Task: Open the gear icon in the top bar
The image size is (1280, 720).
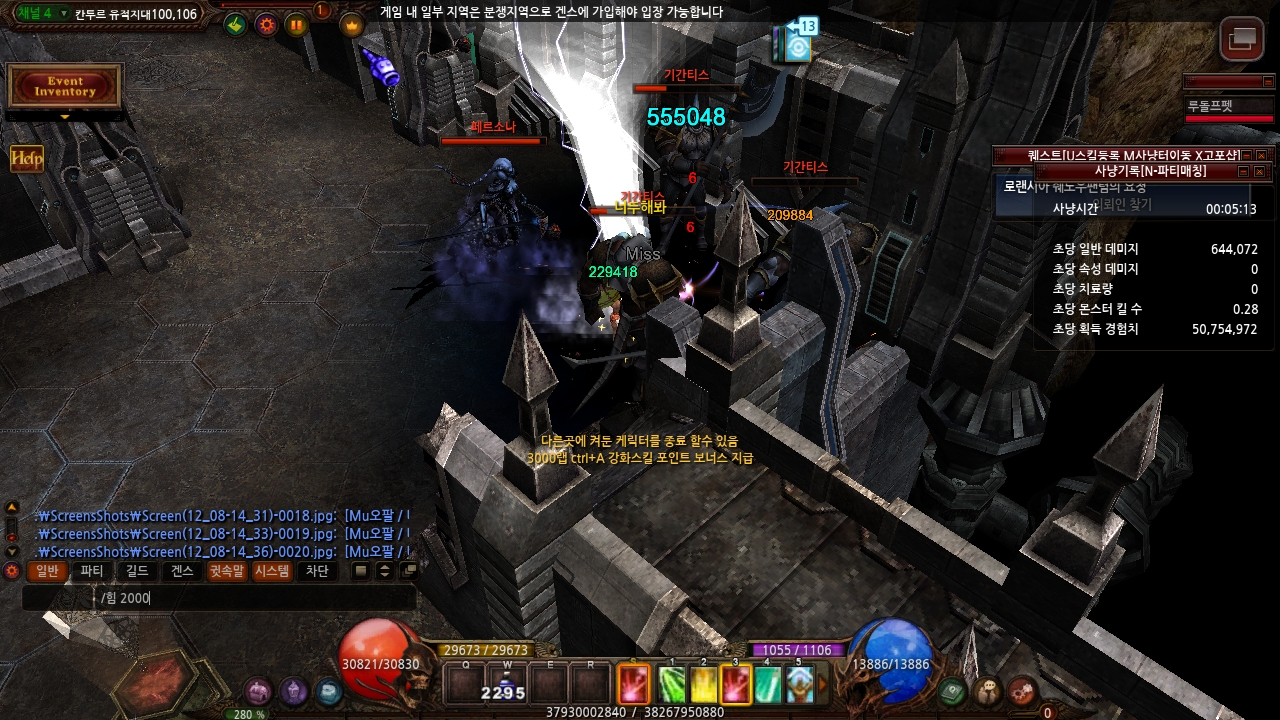Action: (x=266, y=25)
